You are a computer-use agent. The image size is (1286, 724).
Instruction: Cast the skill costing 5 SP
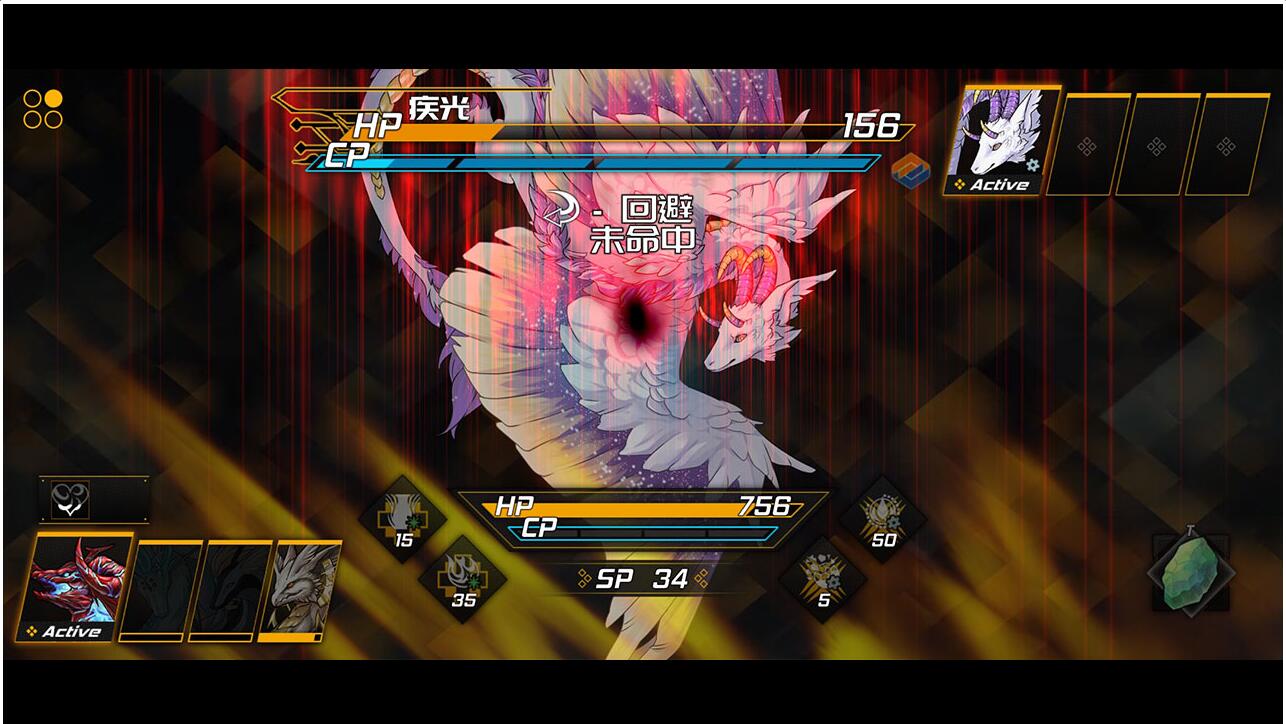pos(823,578)
